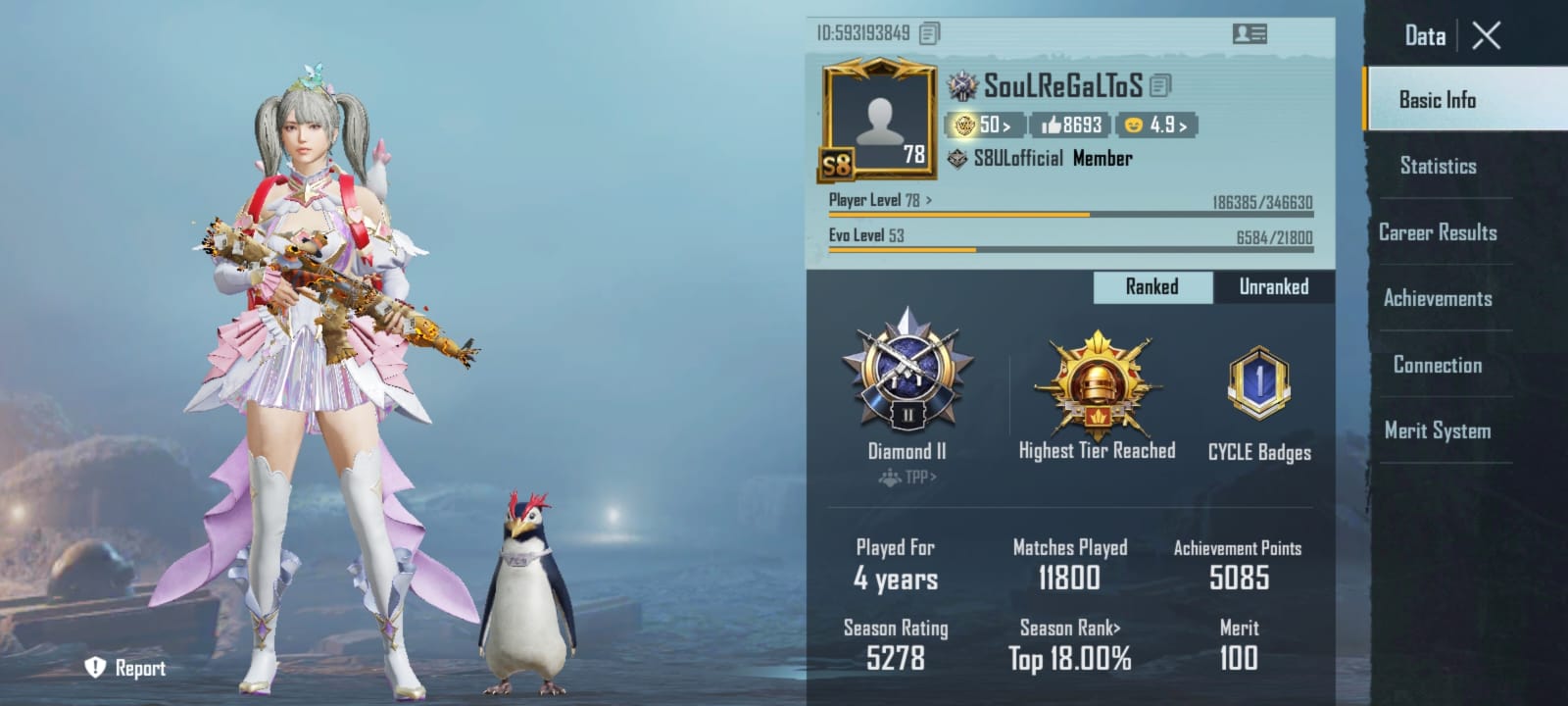
Task: Open the 8693 likes button
Action: click(x=1071, y=126)
